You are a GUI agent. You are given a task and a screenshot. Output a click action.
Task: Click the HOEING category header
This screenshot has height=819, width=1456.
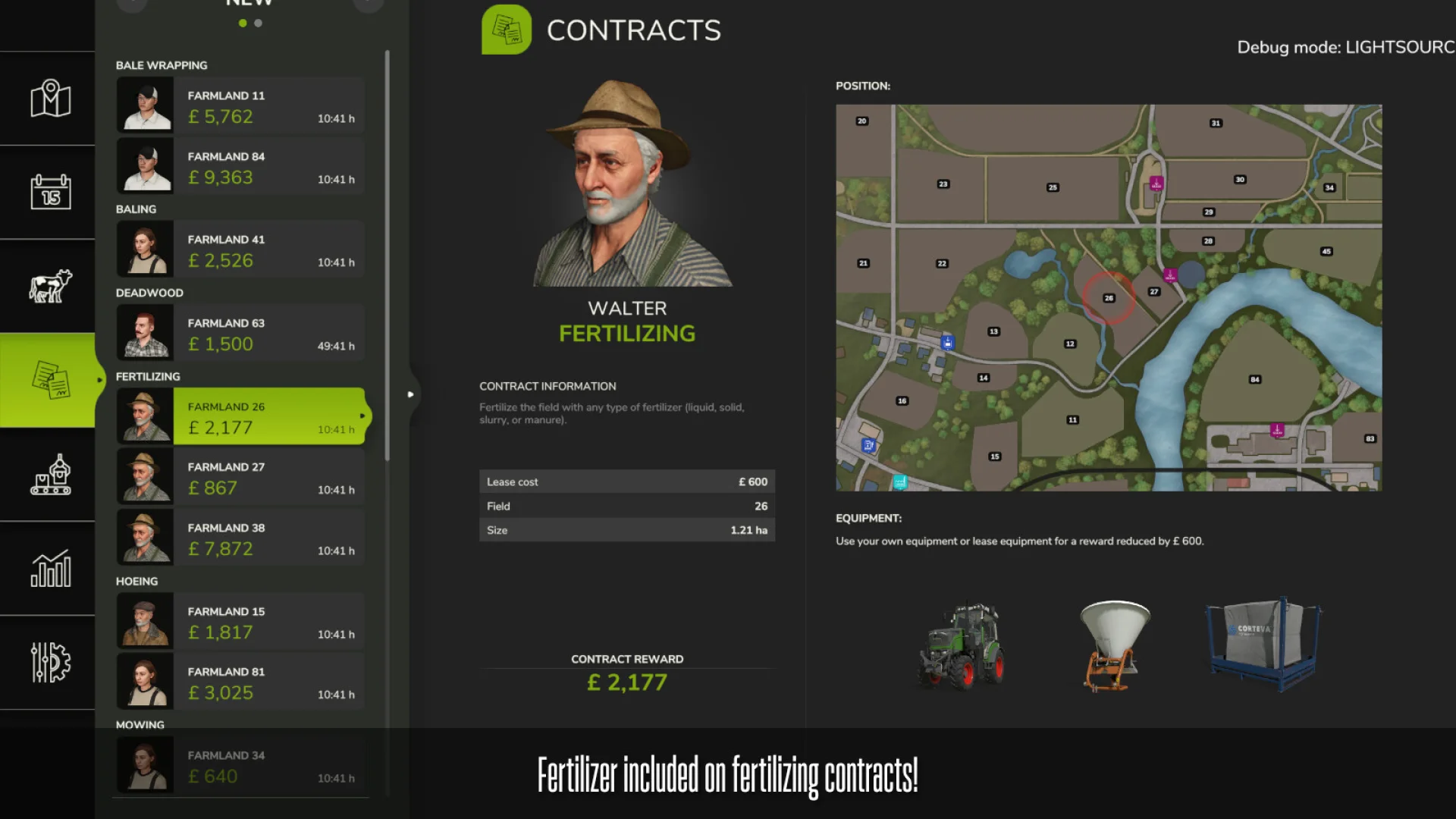click(138, 581)
